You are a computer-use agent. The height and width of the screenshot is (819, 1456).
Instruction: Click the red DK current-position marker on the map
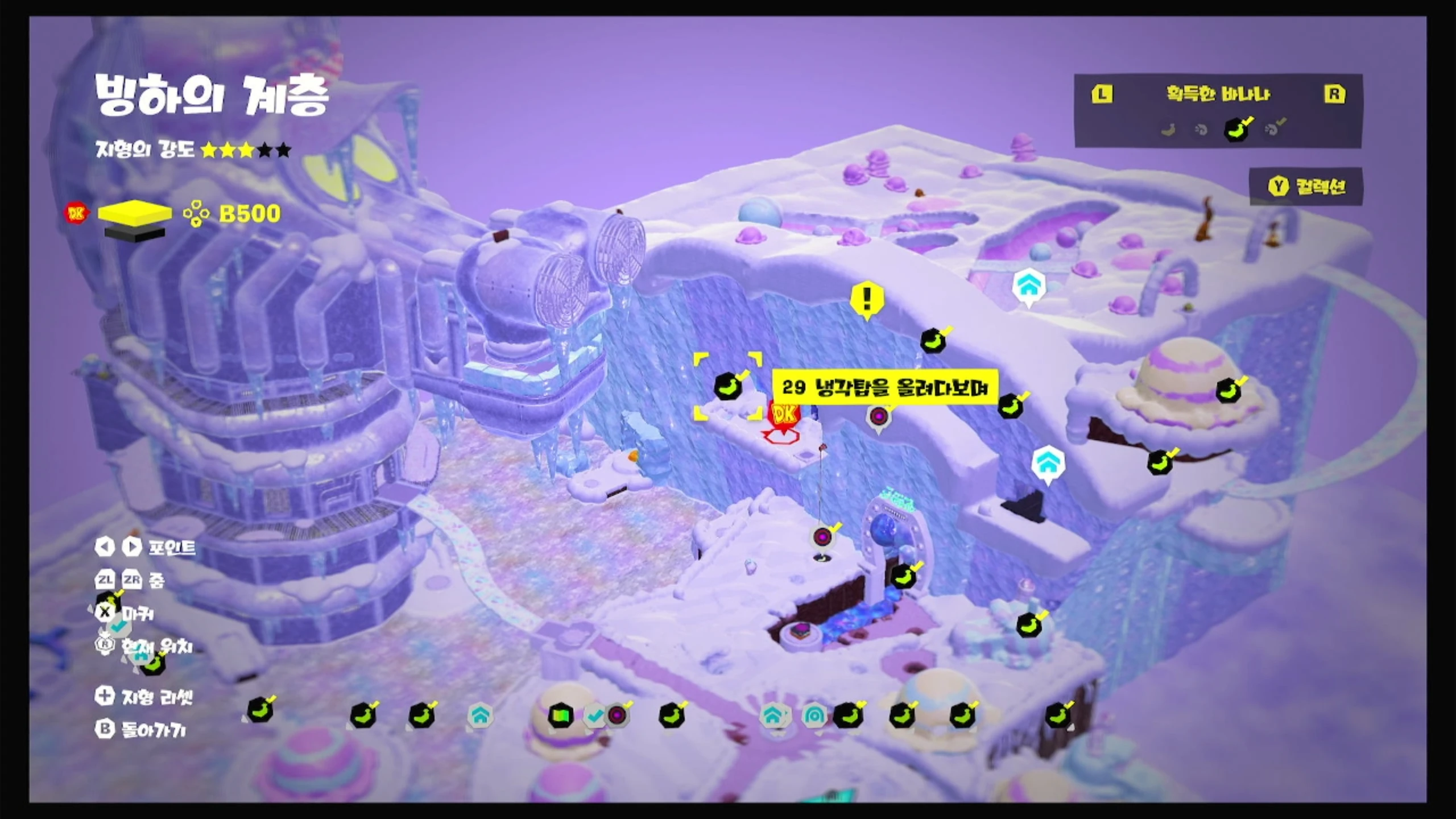click(784, 415)
